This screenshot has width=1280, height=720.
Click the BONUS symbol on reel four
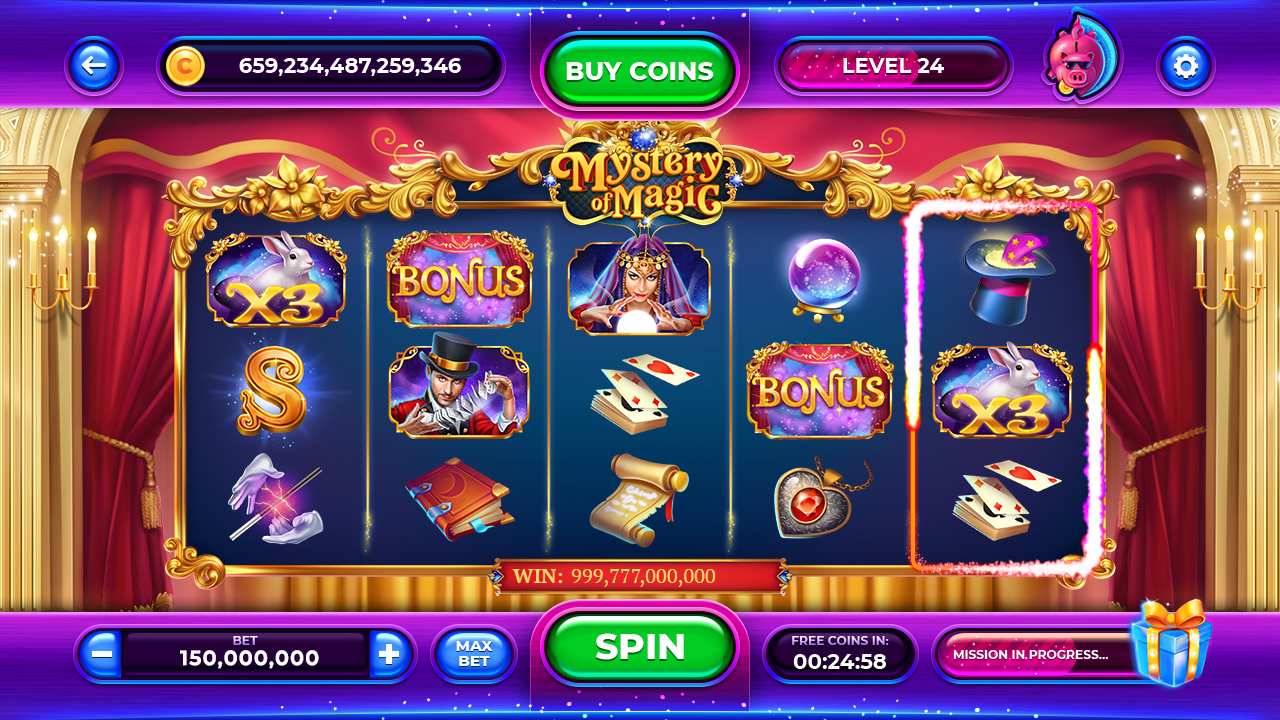pos(820,390)
